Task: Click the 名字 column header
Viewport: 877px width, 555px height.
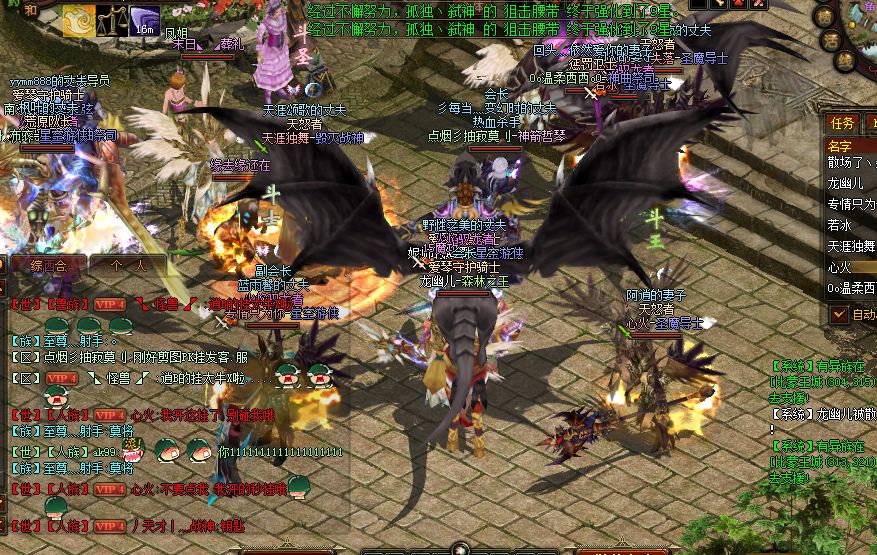Action: (x=840, y=146)
